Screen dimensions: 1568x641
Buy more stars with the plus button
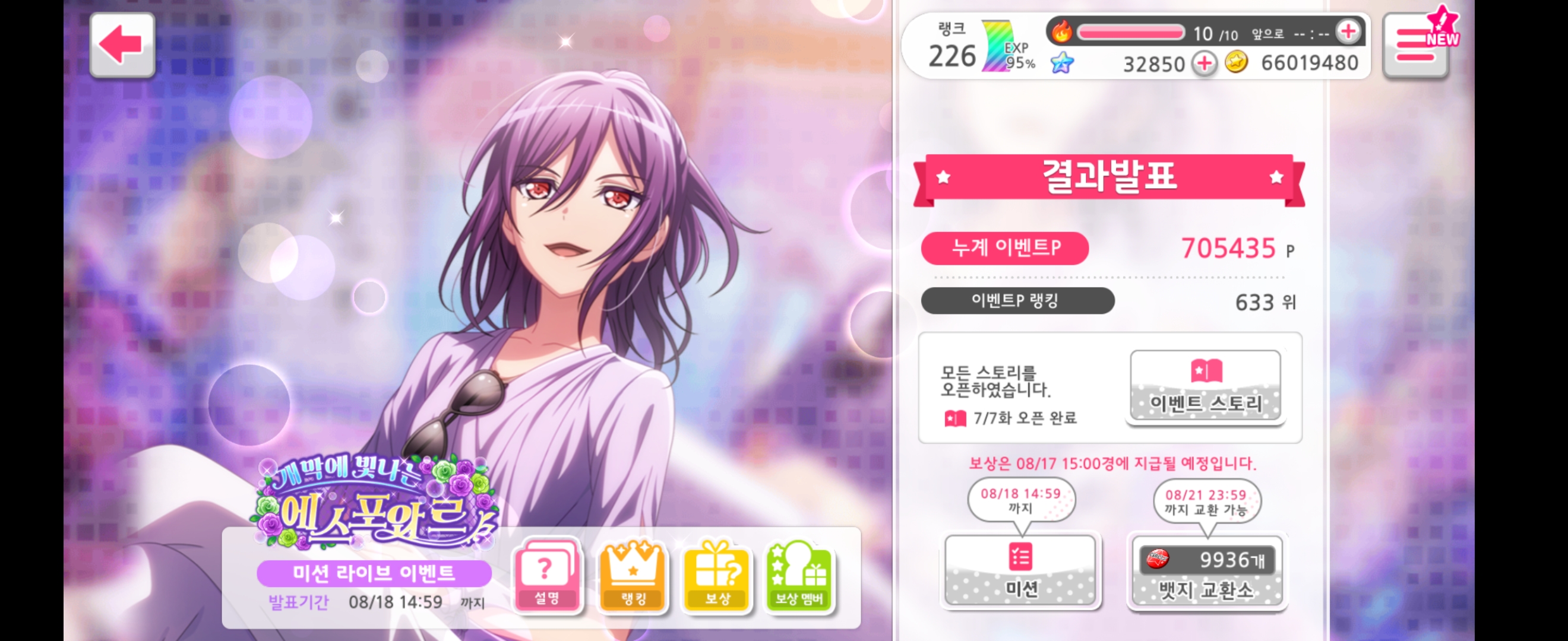[x=1205, y=64]
